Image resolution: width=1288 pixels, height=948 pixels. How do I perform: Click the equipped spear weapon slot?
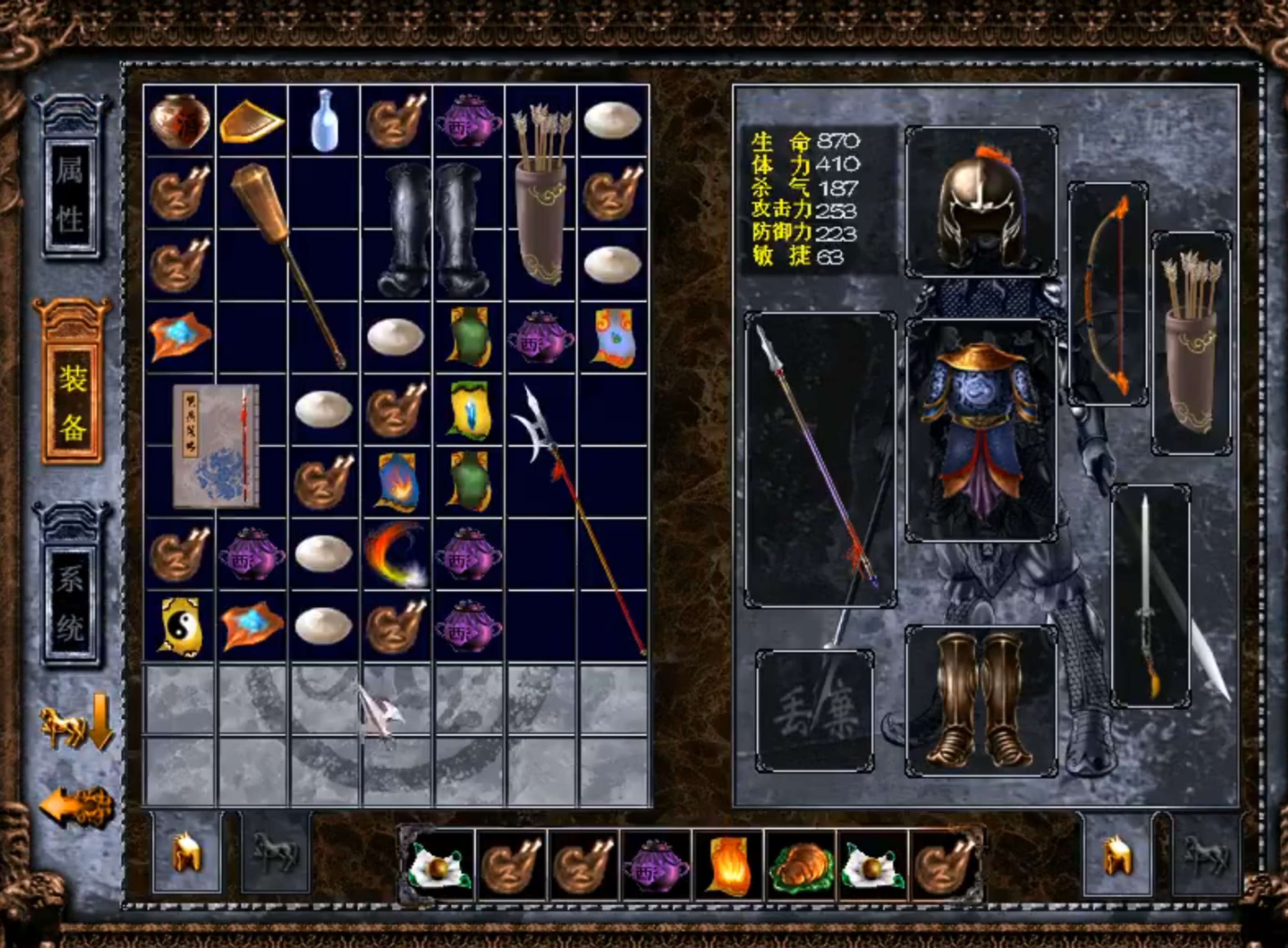tap(820, 459)
